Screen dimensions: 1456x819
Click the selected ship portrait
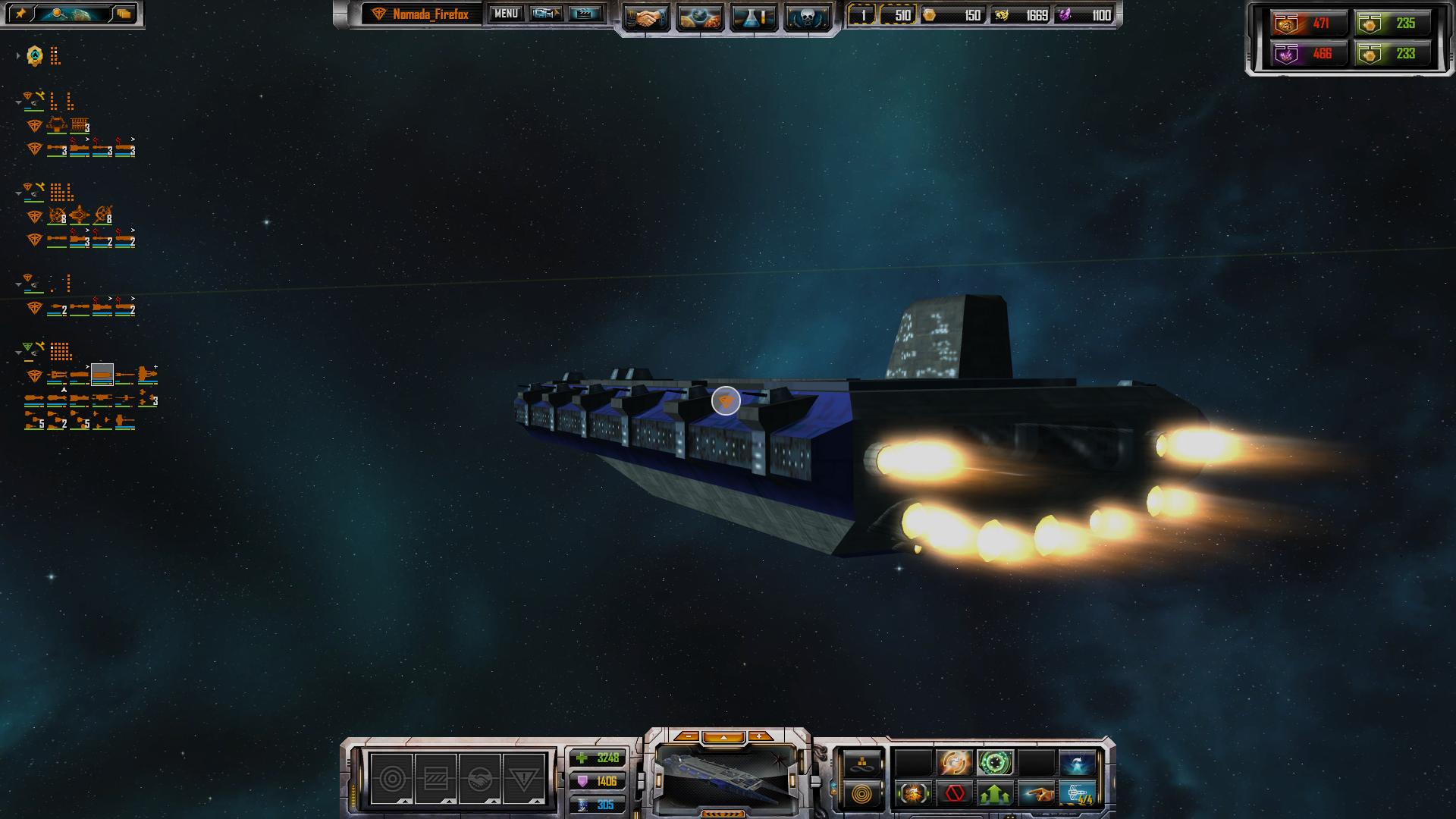726,776
